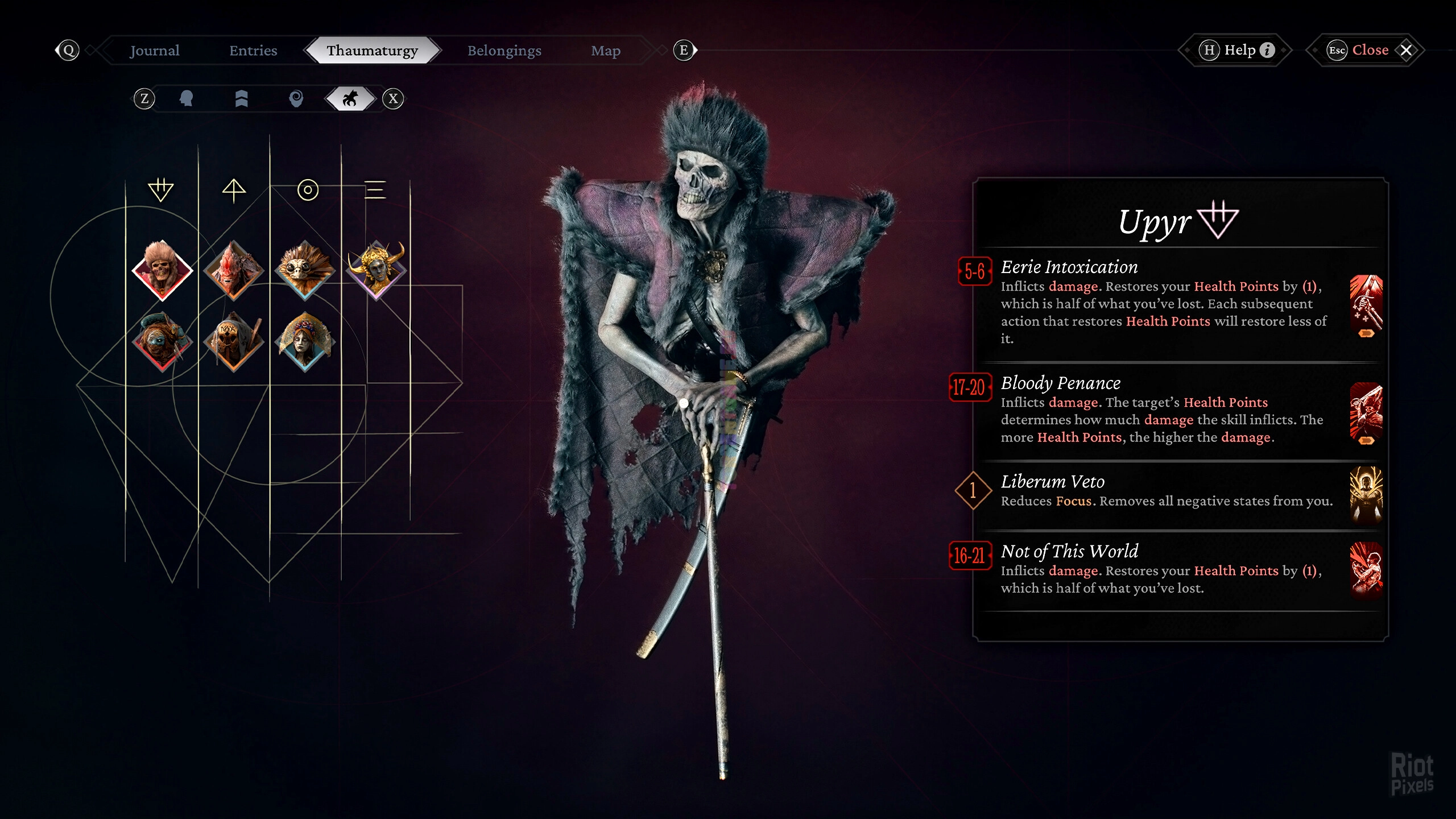Go to the Belongings tab

coord(504,51)
